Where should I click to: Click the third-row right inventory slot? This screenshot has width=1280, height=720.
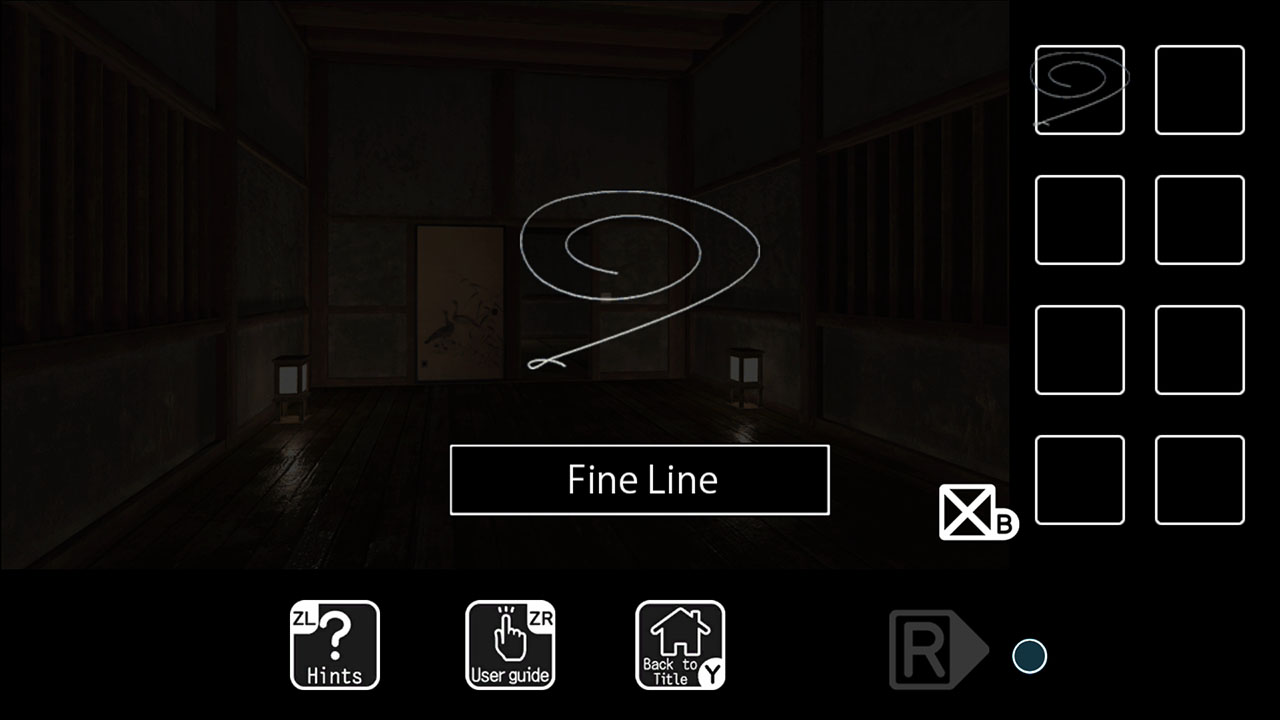(1200, 350)
